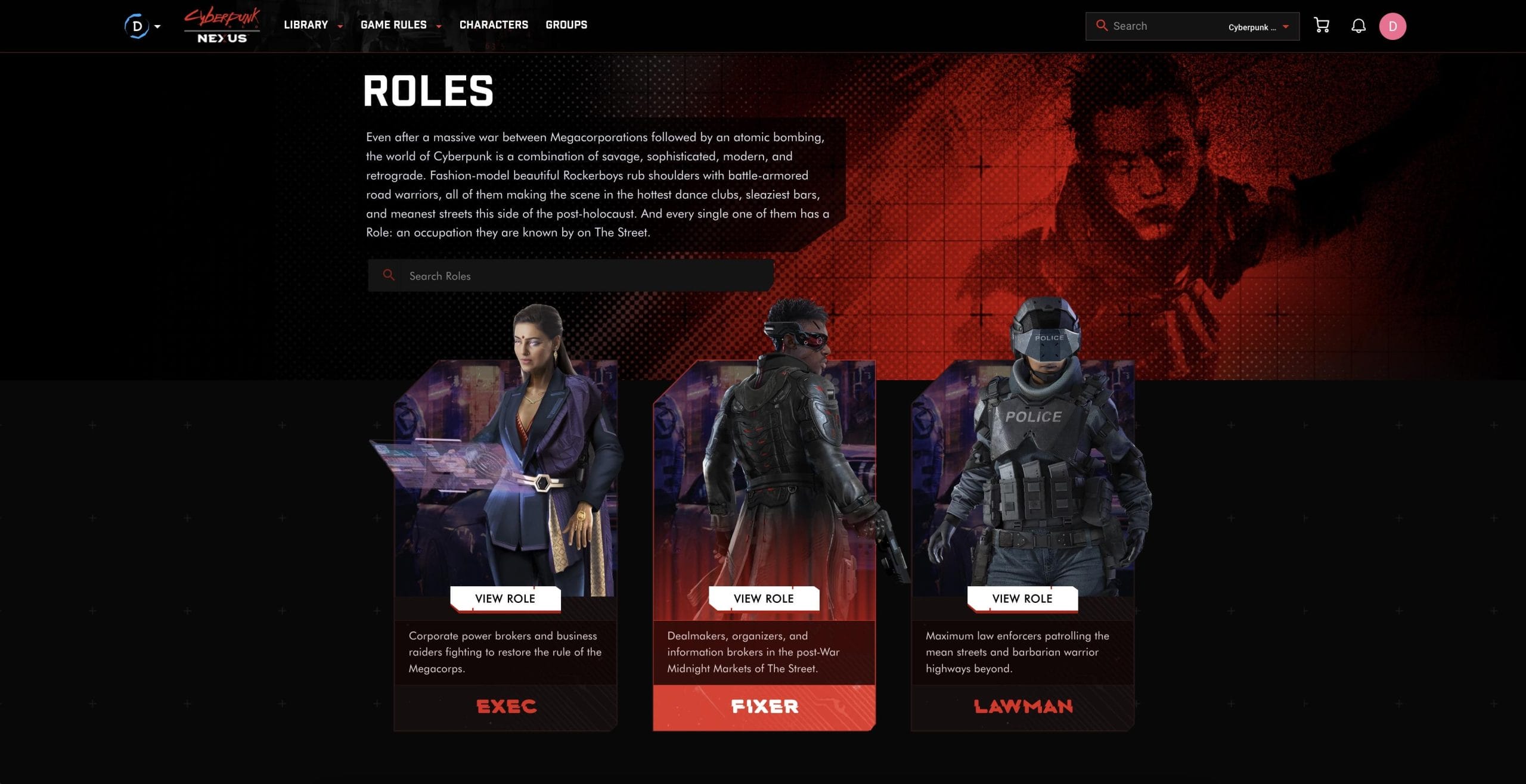
Task: Click View Role on the Lawman card
Action: coord(1022,598)
